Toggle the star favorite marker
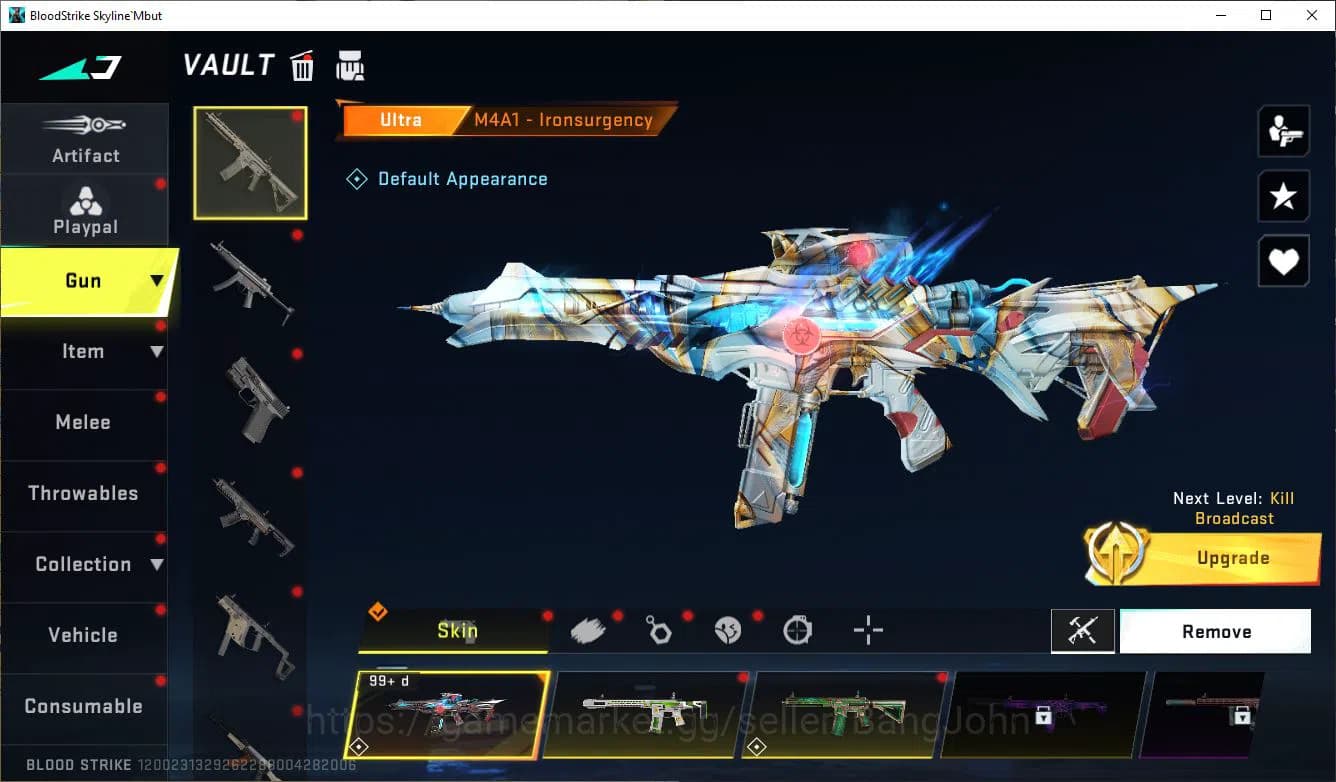Image resolution: width=1336 pixels, height=782 pixels. (x=1283, y=196)
